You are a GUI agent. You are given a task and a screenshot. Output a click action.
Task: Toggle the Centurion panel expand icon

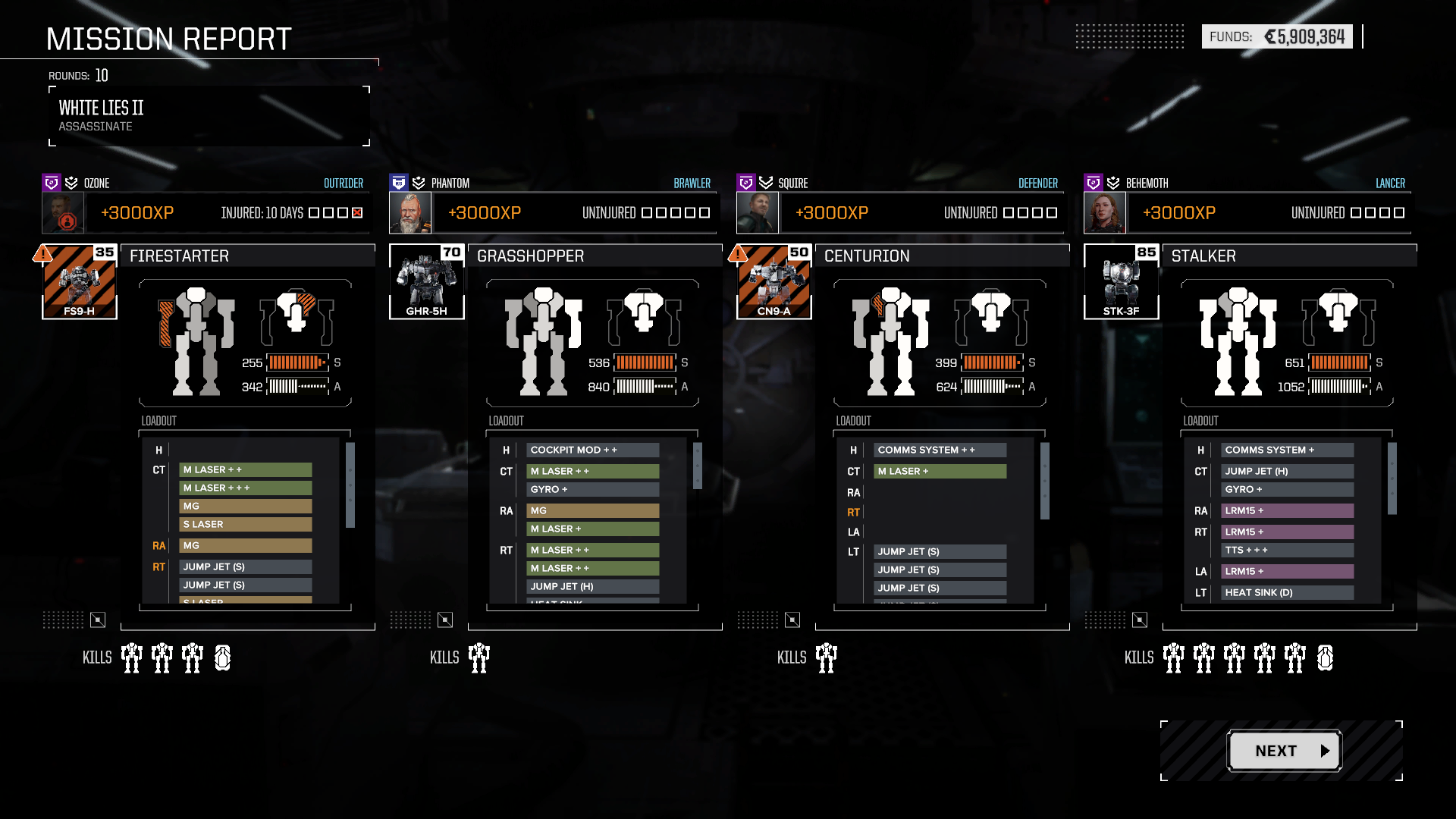click(792, 620)
